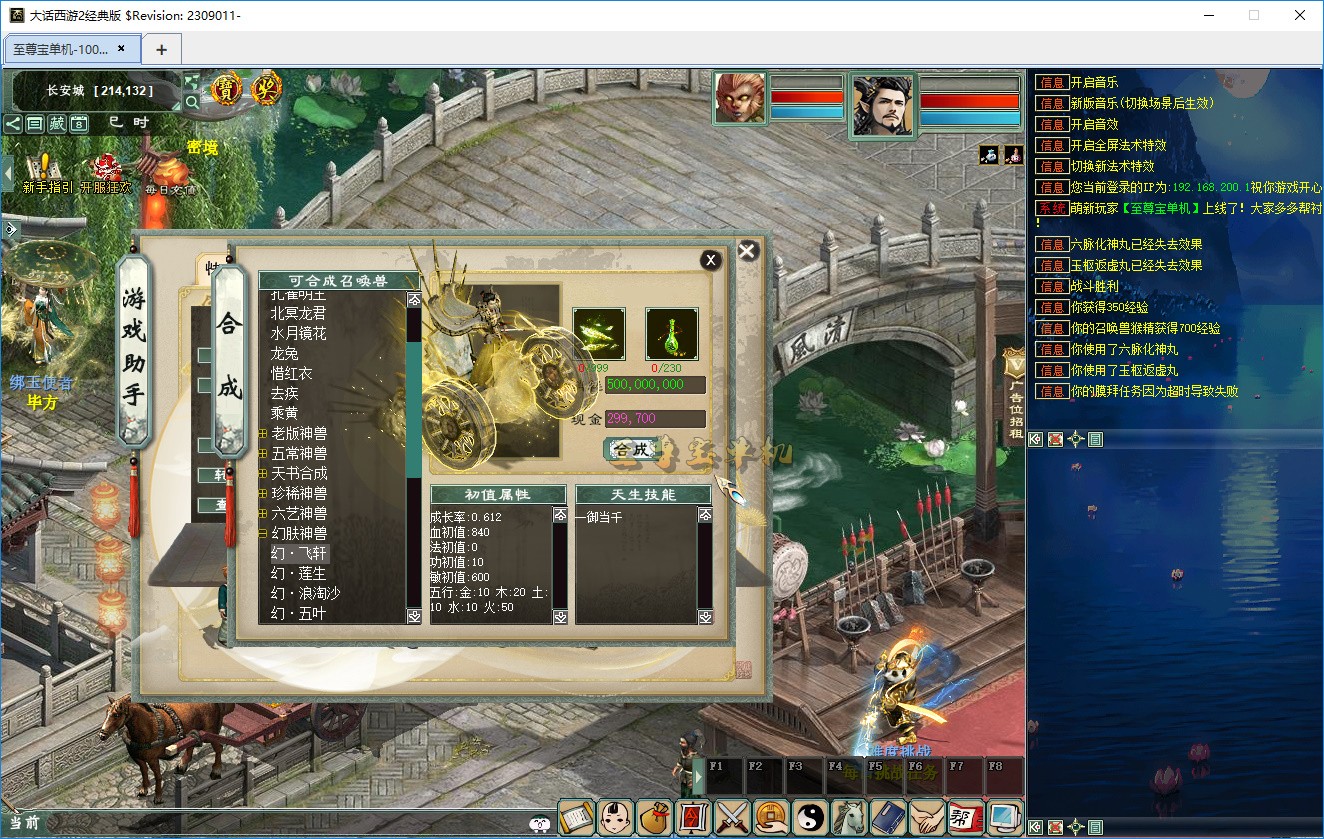Open the horse mount icon

(850, 818)
